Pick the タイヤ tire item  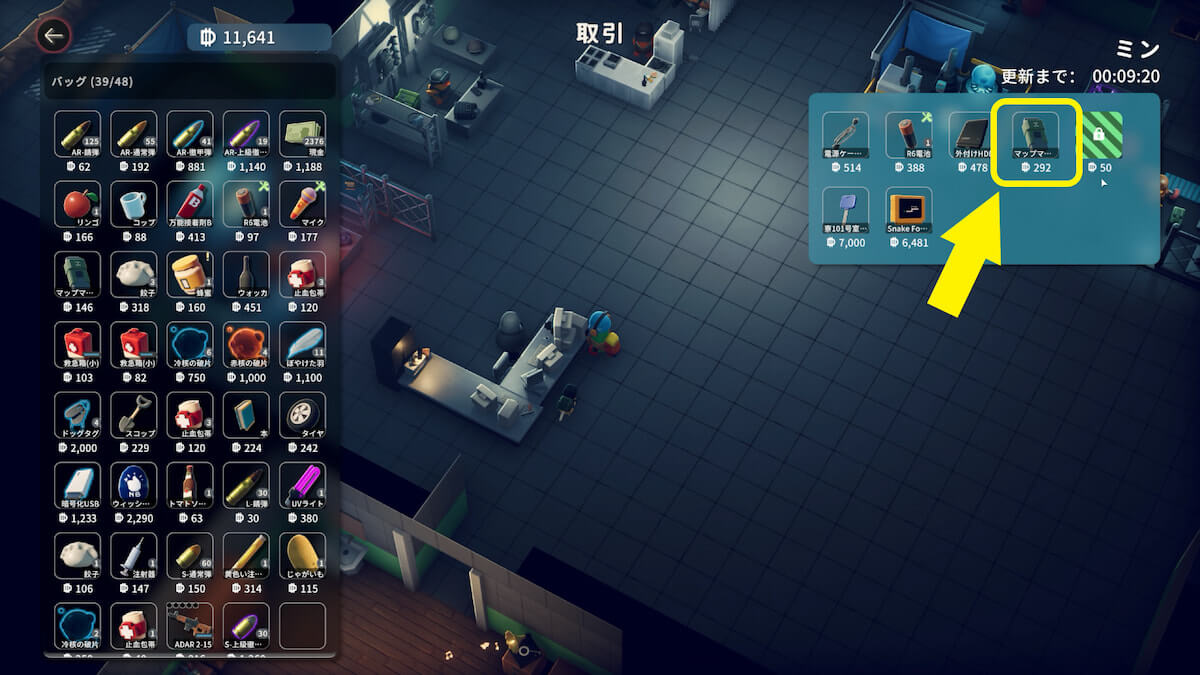(x=302, y=415)
